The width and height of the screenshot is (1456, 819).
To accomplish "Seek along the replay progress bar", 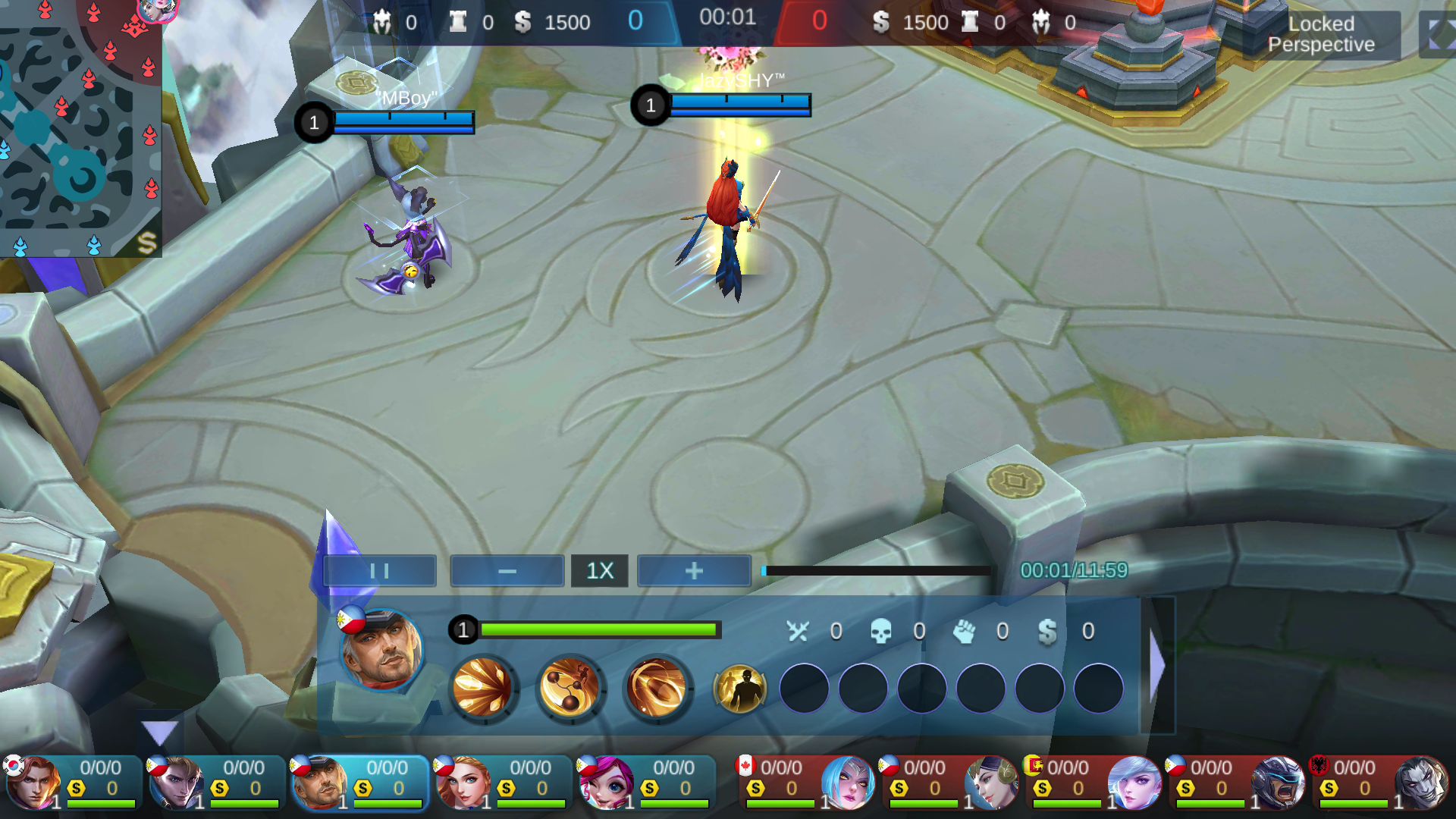I will tap(877, 571).
